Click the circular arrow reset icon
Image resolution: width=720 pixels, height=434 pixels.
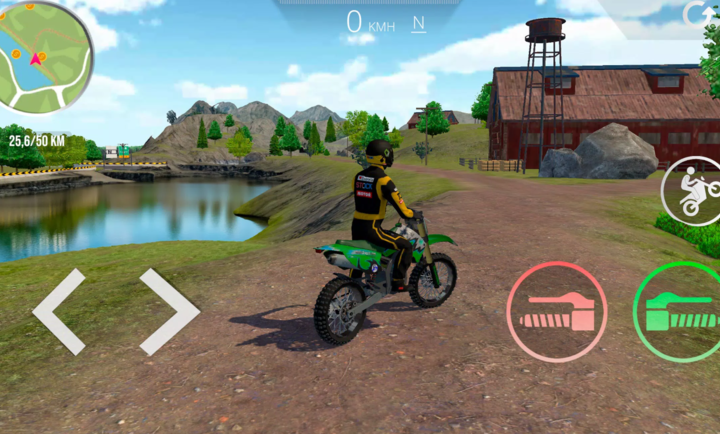pos(696,14)
